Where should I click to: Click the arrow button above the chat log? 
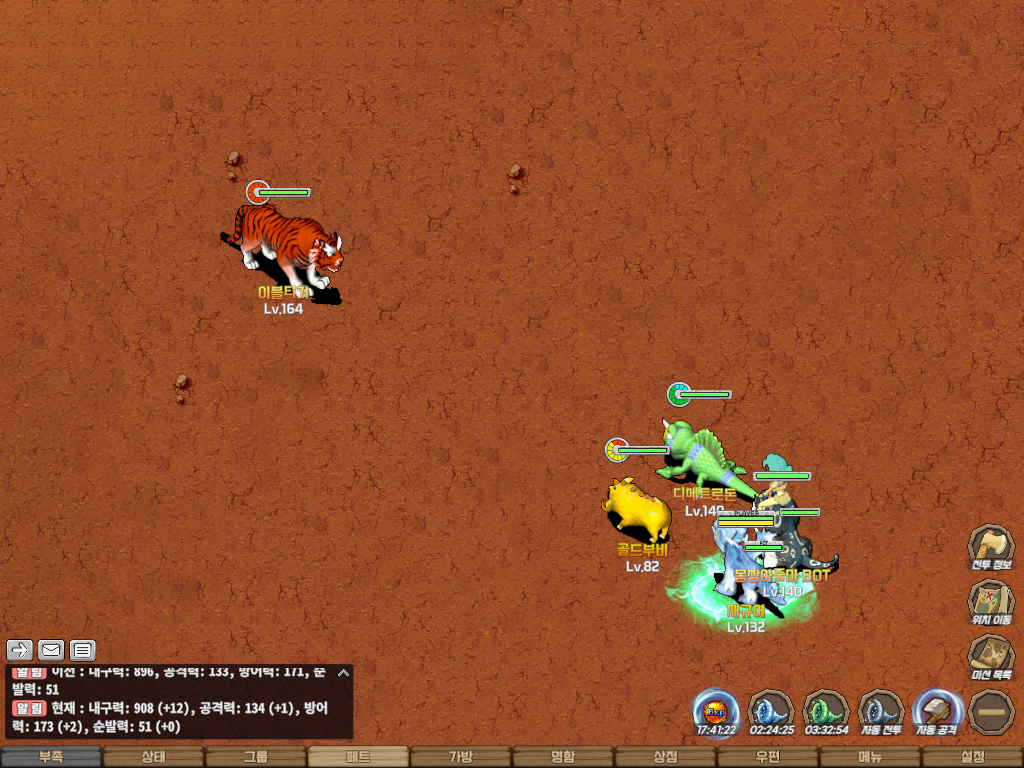[x=21, y=650]
